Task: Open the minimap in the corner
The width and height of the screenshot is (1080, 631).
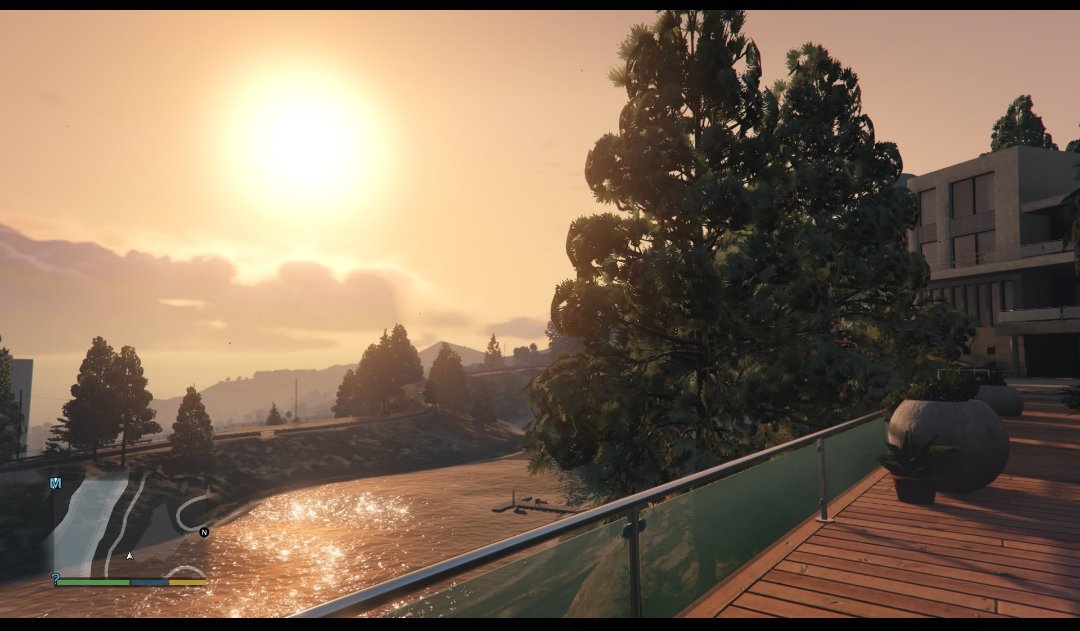Action: click(128, 528)
